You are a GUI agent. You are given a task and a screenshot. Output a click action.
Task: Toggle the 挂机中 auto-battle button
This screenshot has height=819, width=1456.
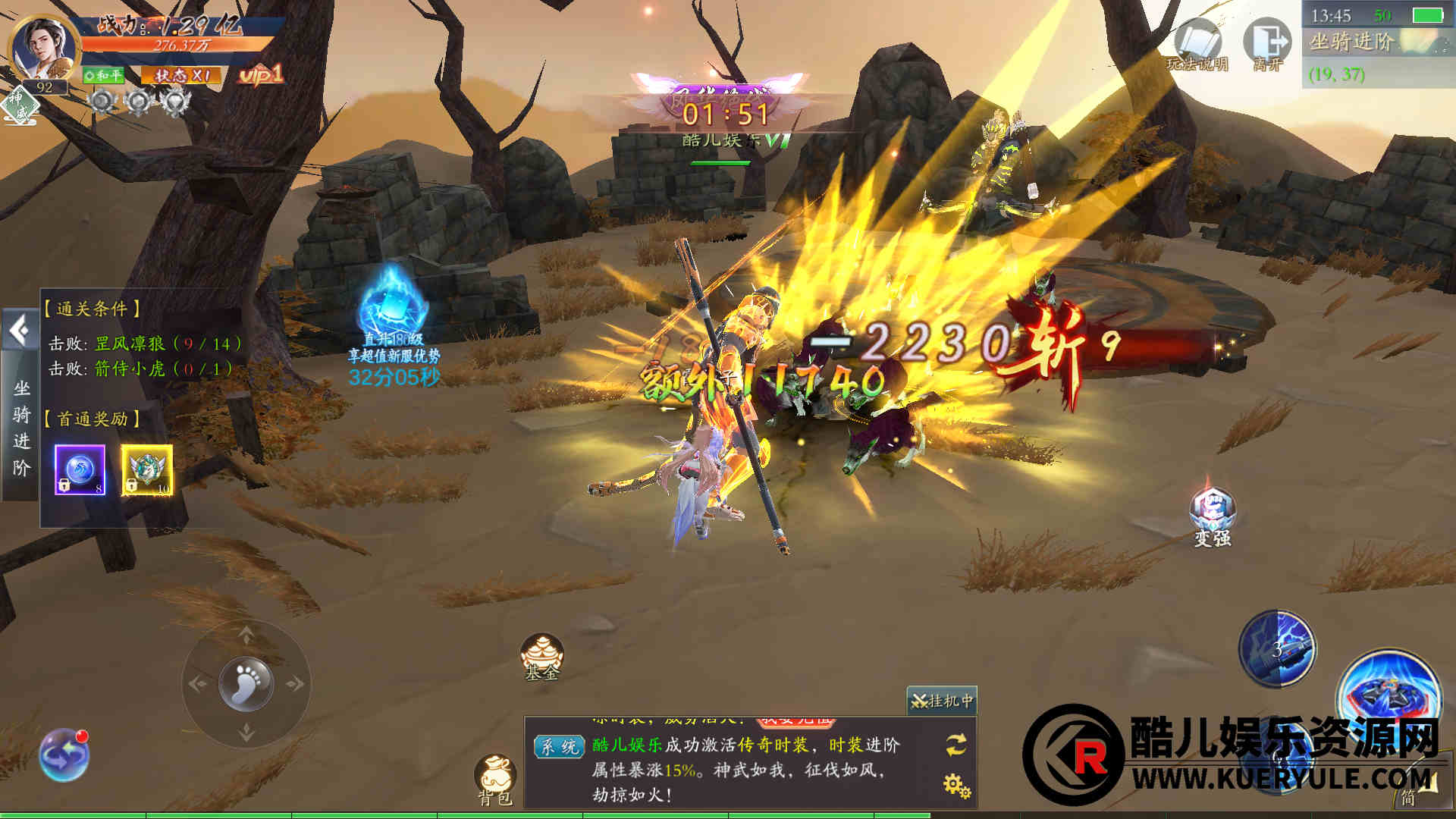point(942,701)
